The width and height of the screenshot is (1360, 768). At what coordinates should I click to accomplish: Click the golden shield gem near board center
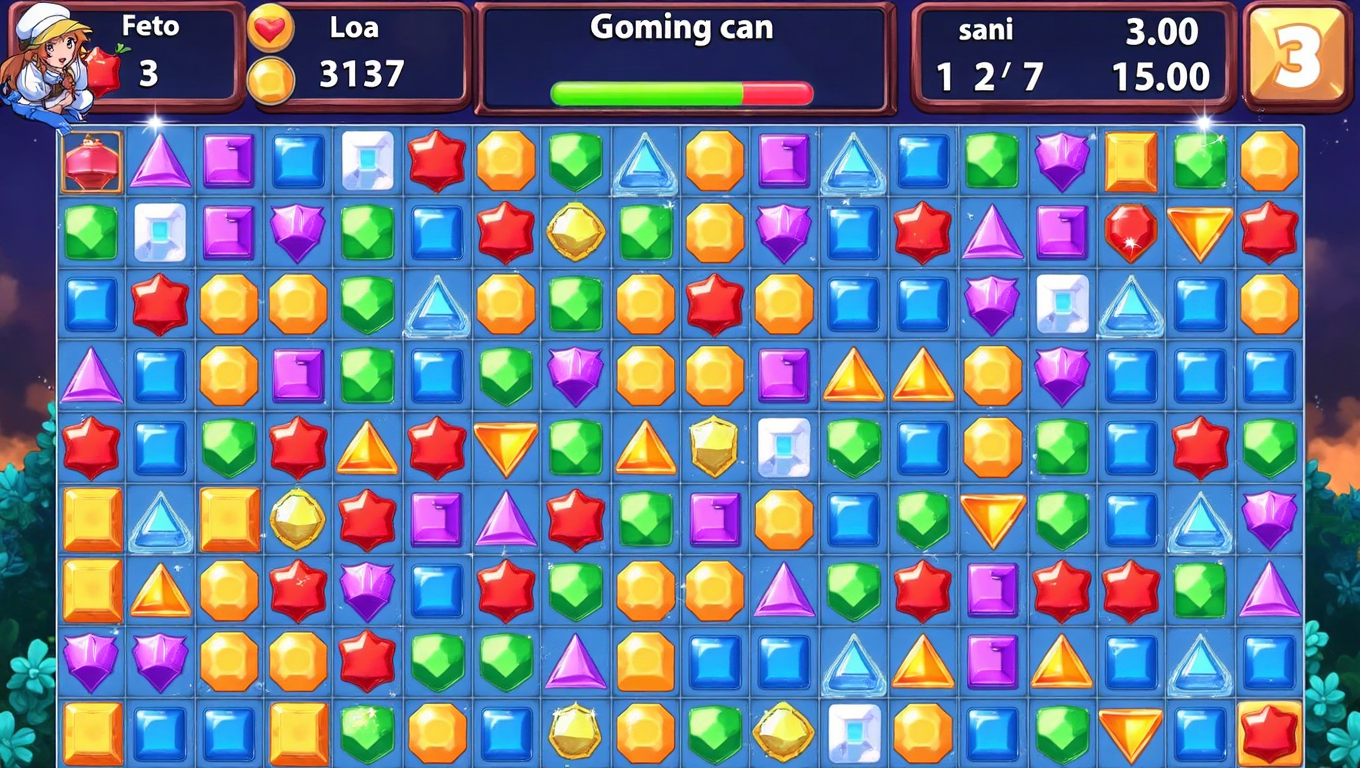coord(714,448)
